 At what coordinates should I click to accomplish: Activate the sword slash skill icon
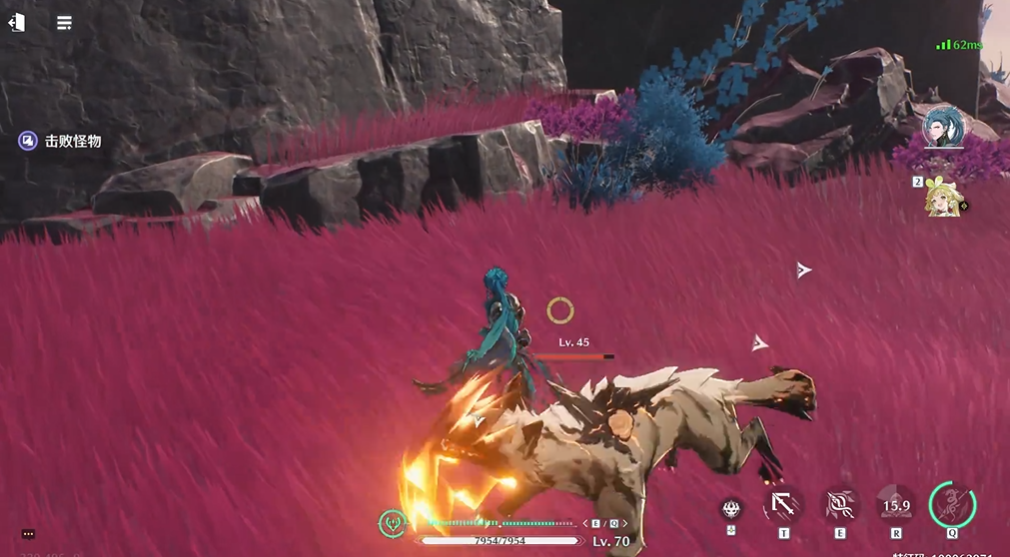[x=783, y=506]
